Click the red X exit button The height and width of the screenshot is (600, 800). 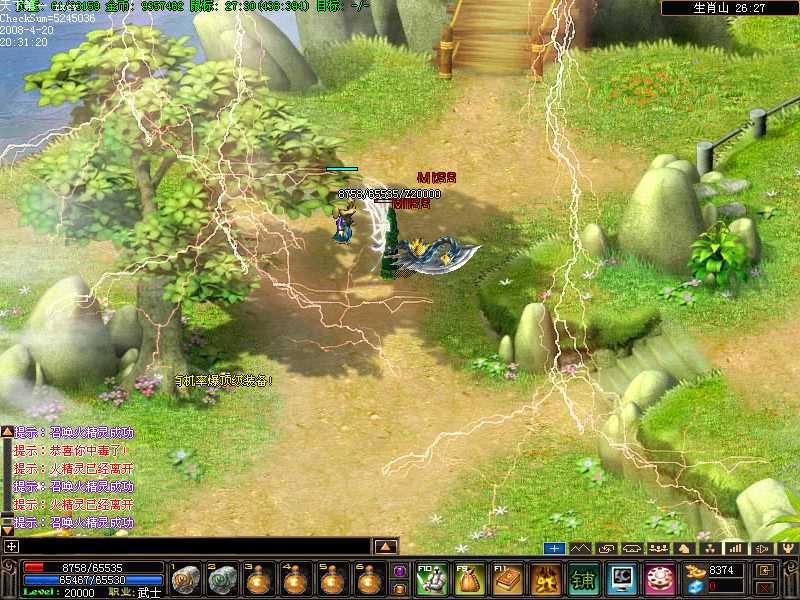tap(765, 587)
